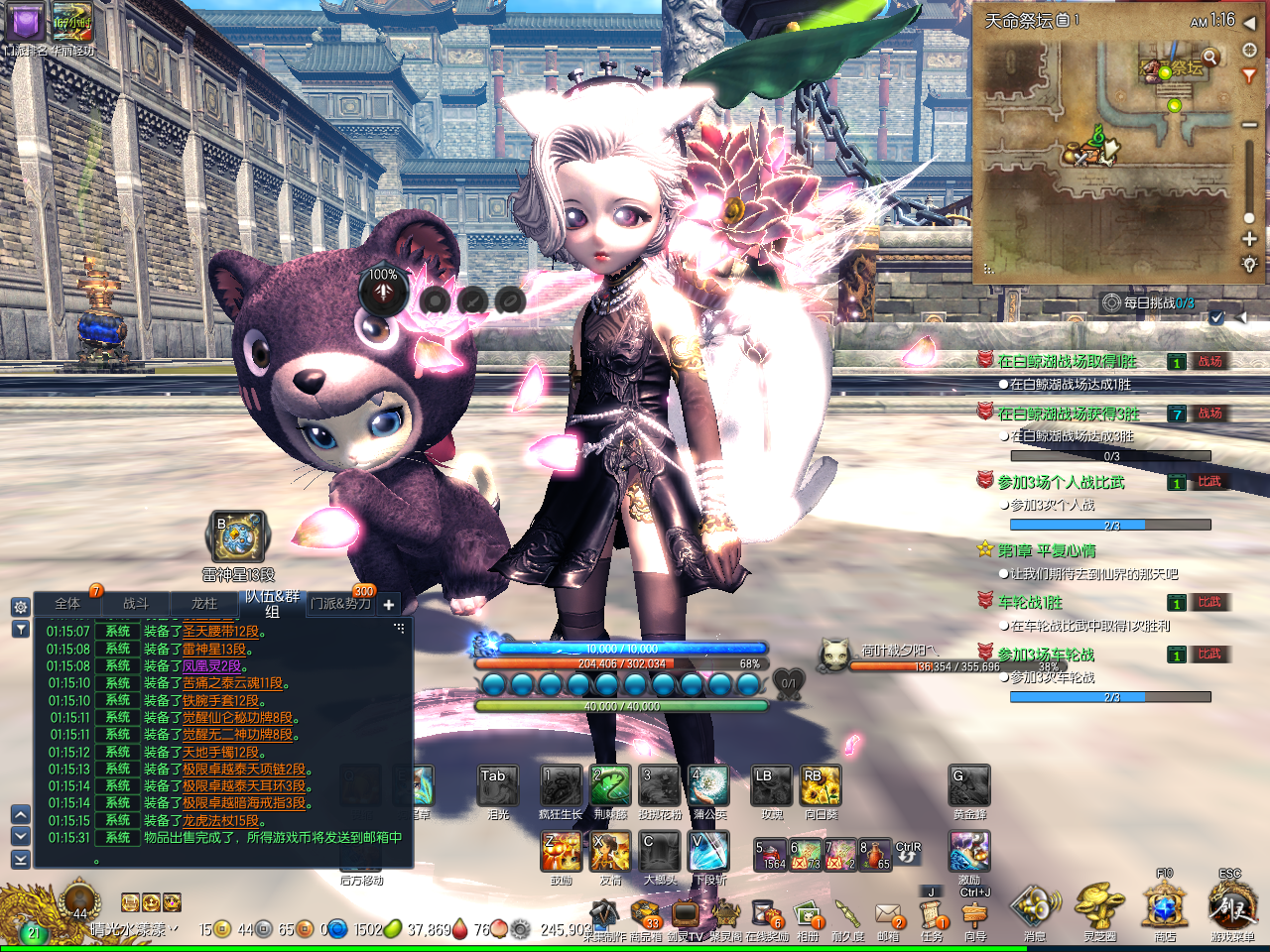1270x952 pixels.
Task: Activate the 荆棘藤 green vine skill
Action: 610,785
